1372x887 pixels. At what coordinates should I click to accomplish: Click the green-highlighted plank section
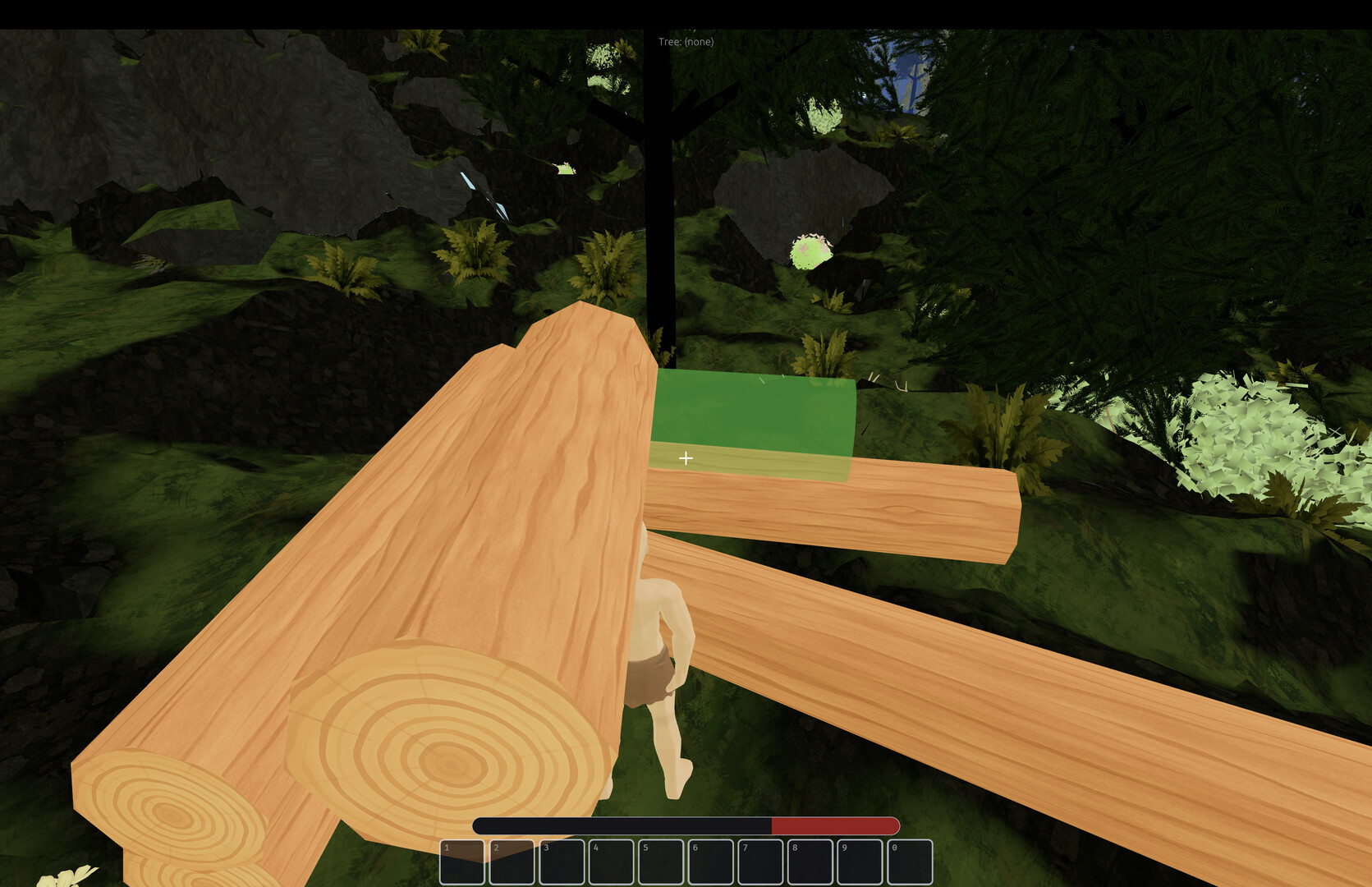point(755,415)
